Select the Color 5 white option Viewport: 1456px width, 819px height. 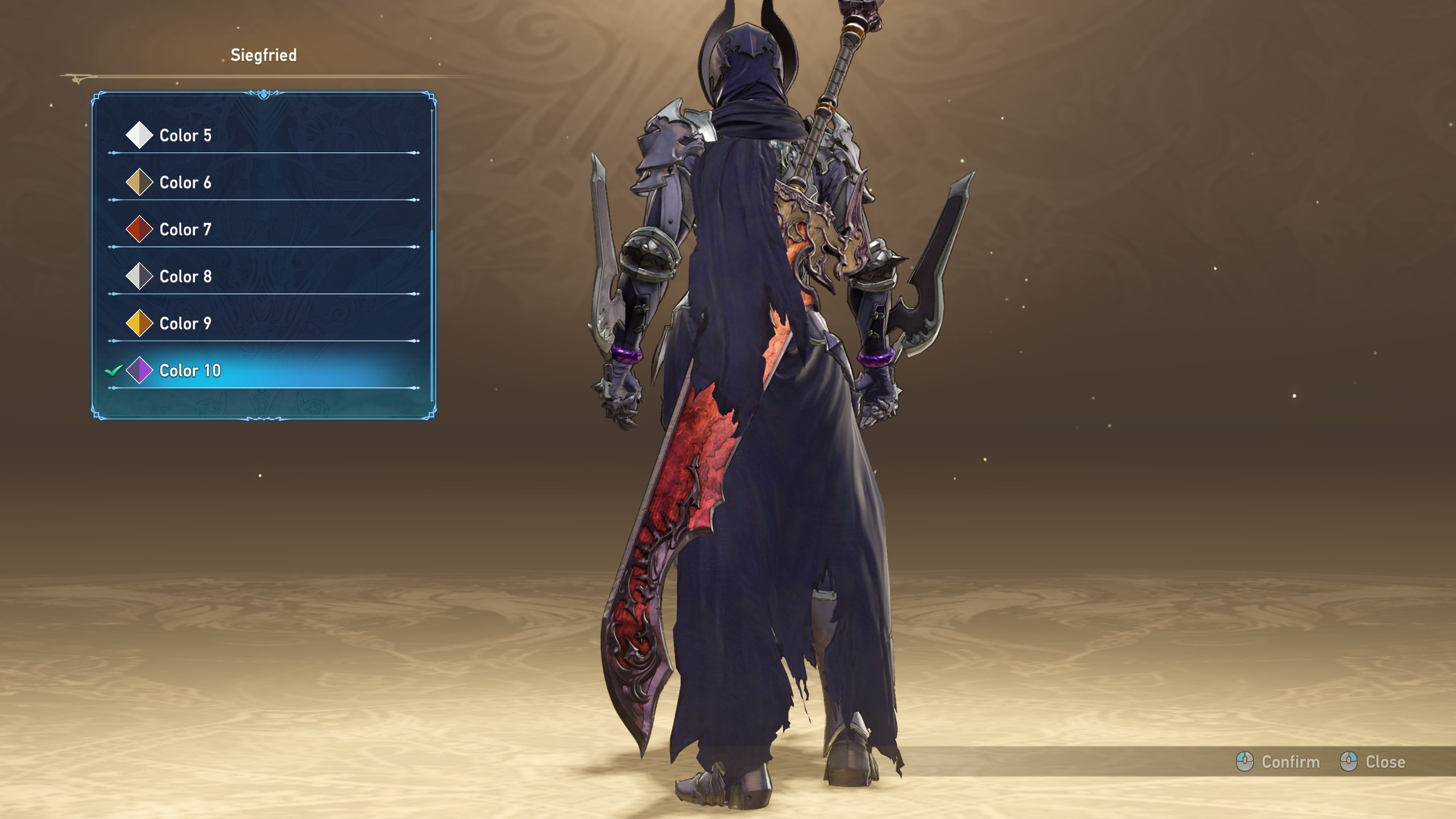(185, 135)
